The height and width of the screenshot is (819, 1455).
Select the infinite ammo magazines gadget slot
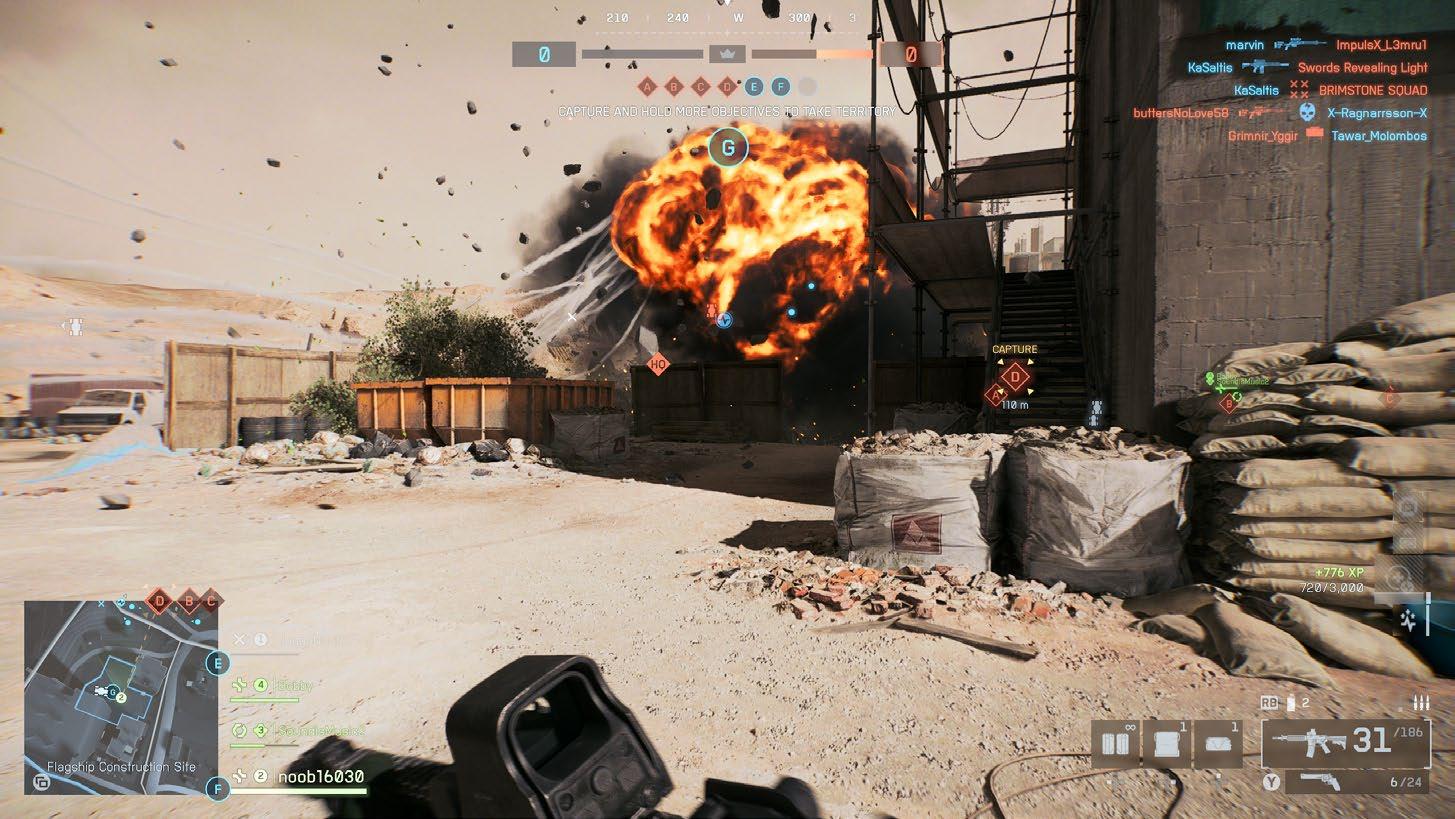[x=1112, y=744]
